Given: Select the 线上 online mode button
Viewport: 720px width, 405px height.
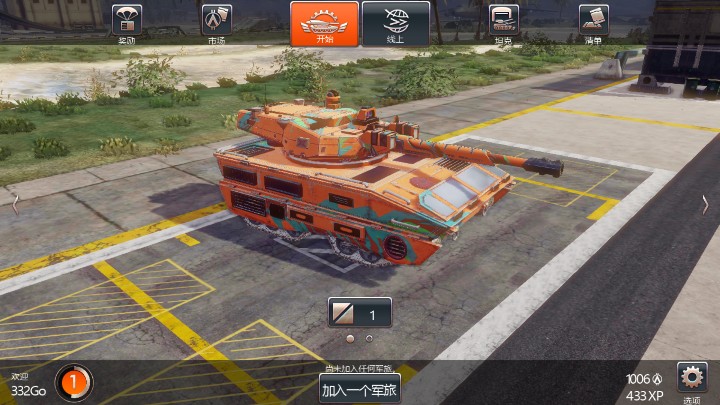Looking at the screenshot, I should [395, 23].
